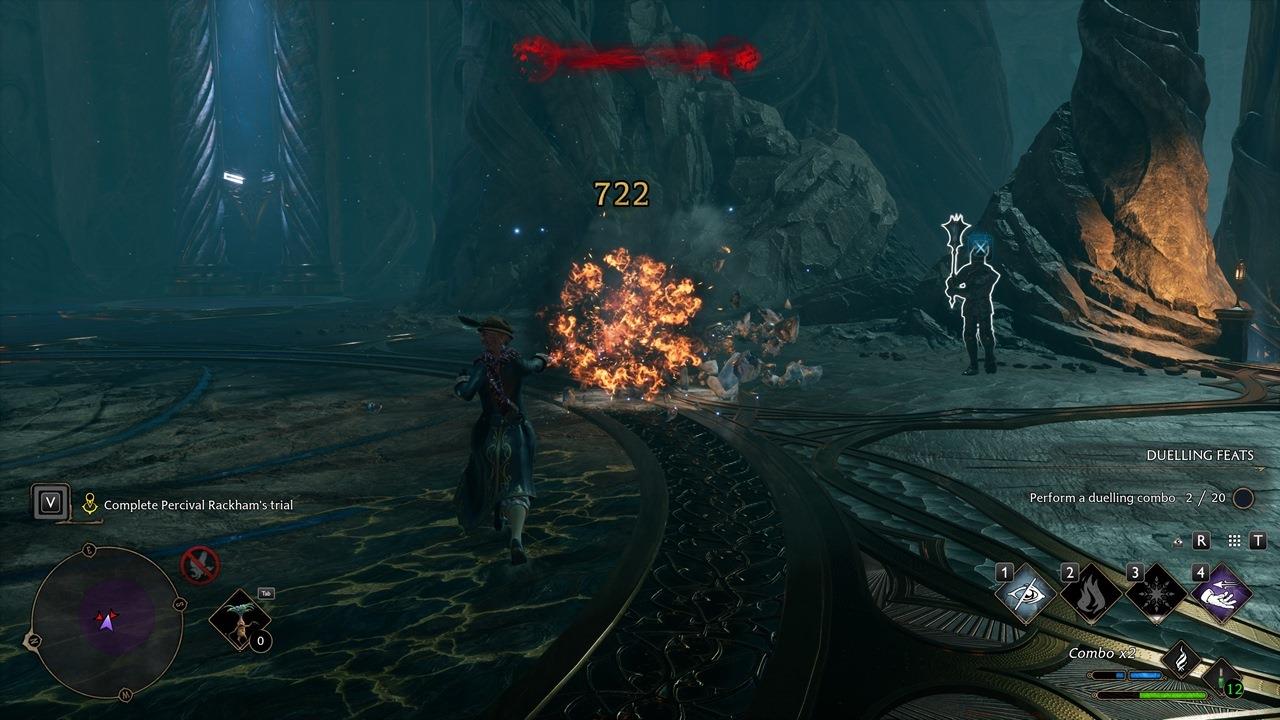This screenshot has height=720, width=1280.
Task: Cast the spell in slot 1
Action: [x=1024, y=593]
